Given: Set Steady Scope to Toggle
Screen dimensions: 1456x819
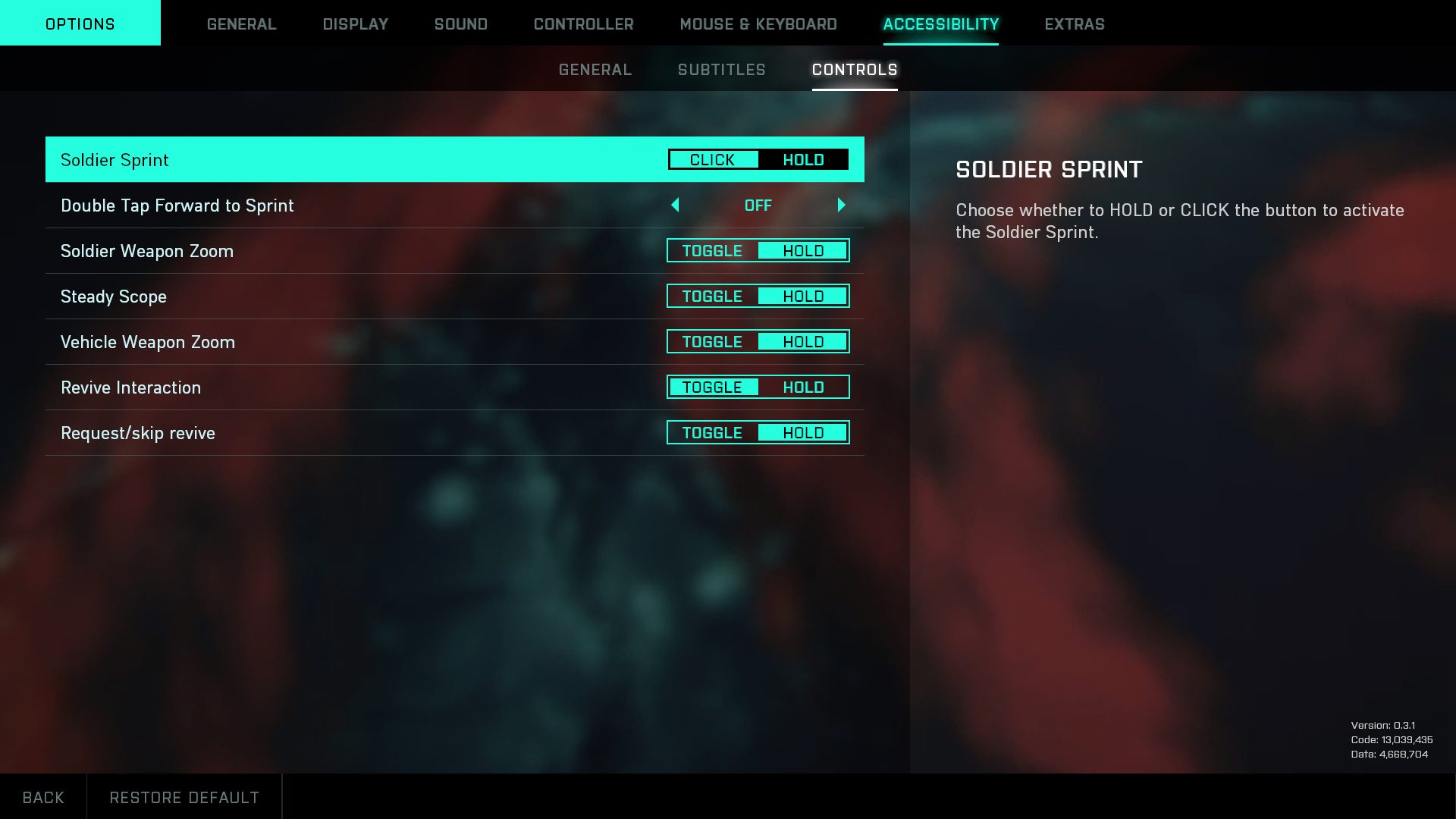Looking at the screenshot, I should coord(713,297).
